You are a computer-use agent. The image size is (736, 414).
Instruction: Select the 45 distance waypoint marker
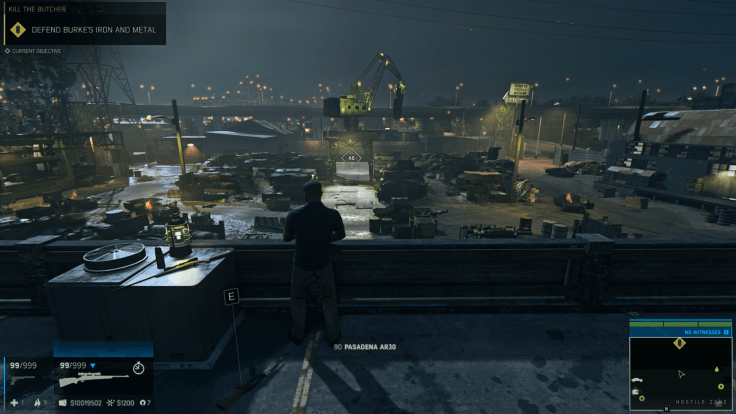[x=351, y=157]
